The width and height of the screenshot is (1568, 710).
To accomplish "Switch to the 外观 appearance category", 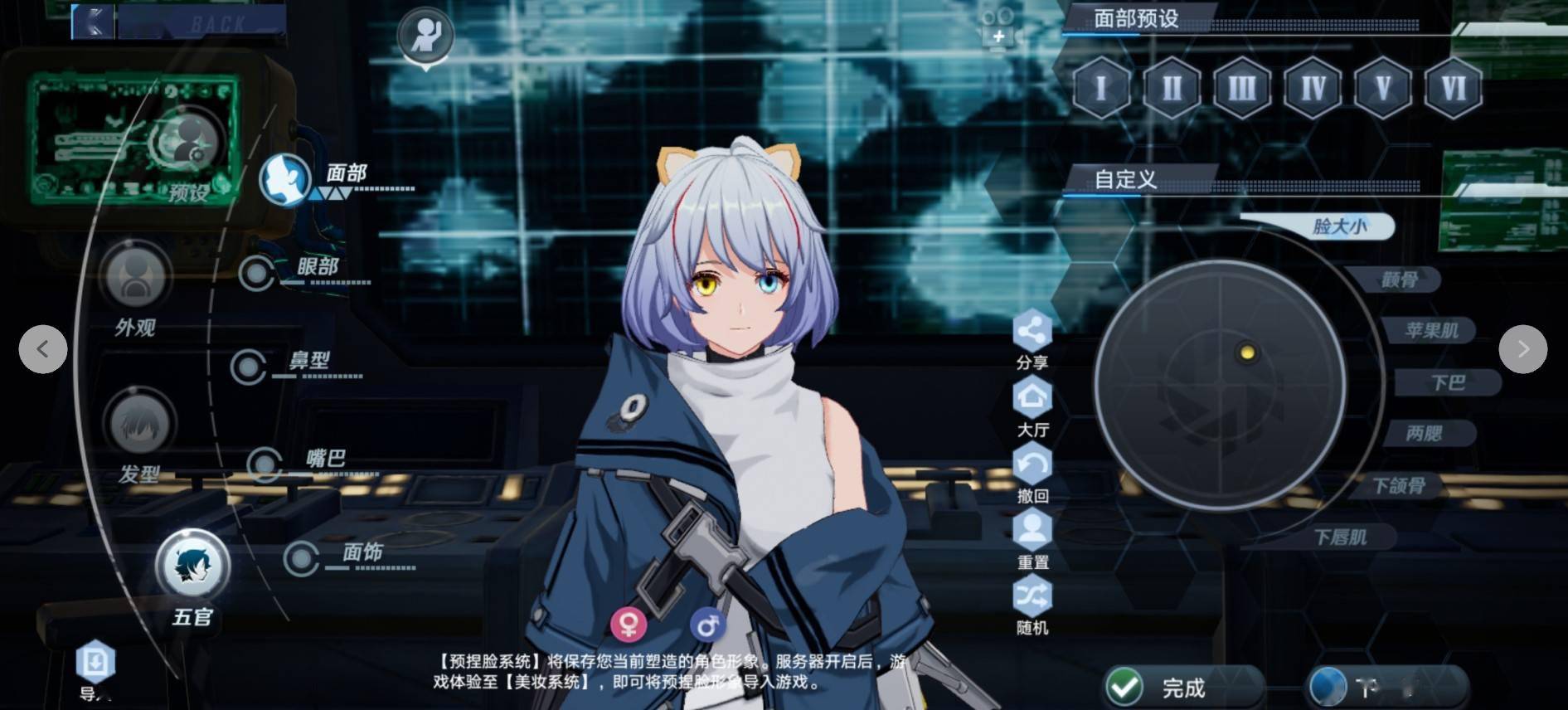I will (136, 278).
